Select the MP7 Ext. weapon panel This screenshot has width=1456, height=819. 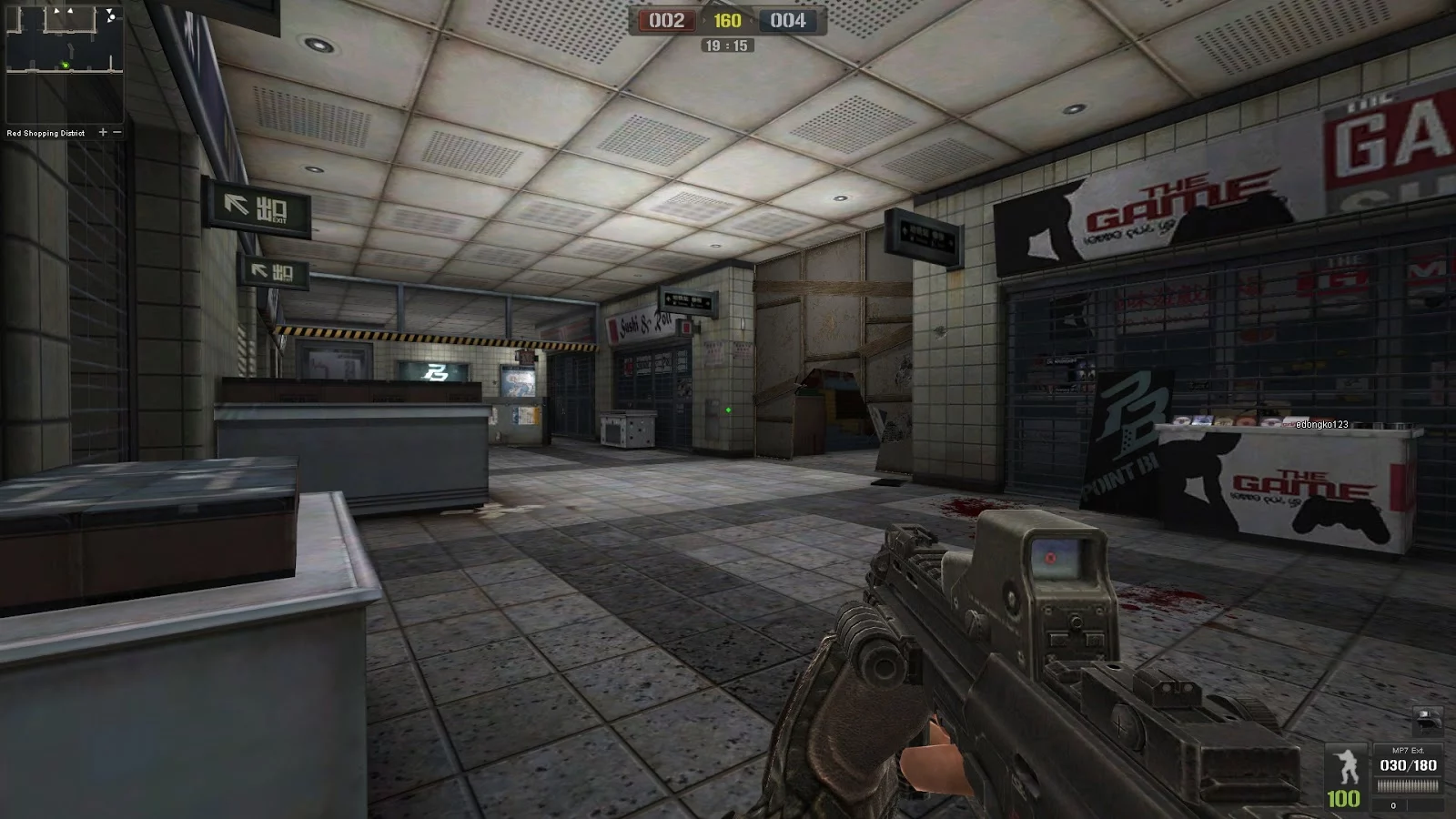coord(1408,770)
